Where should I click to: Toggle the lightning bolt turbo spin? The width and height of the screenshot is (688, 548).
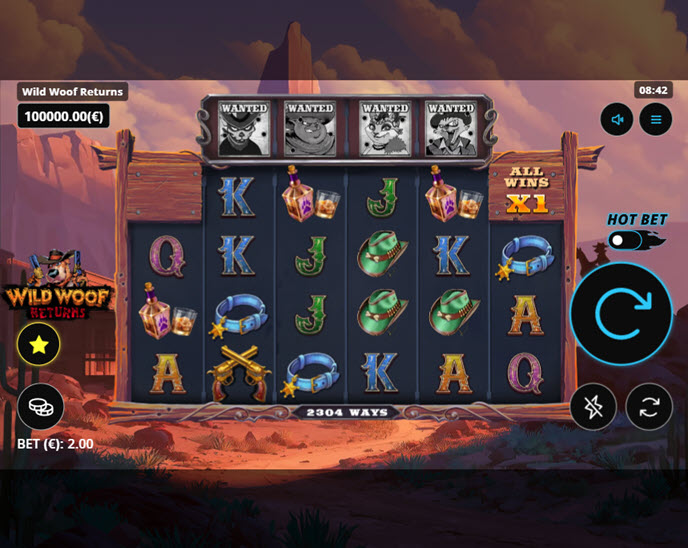click(593, 407)
